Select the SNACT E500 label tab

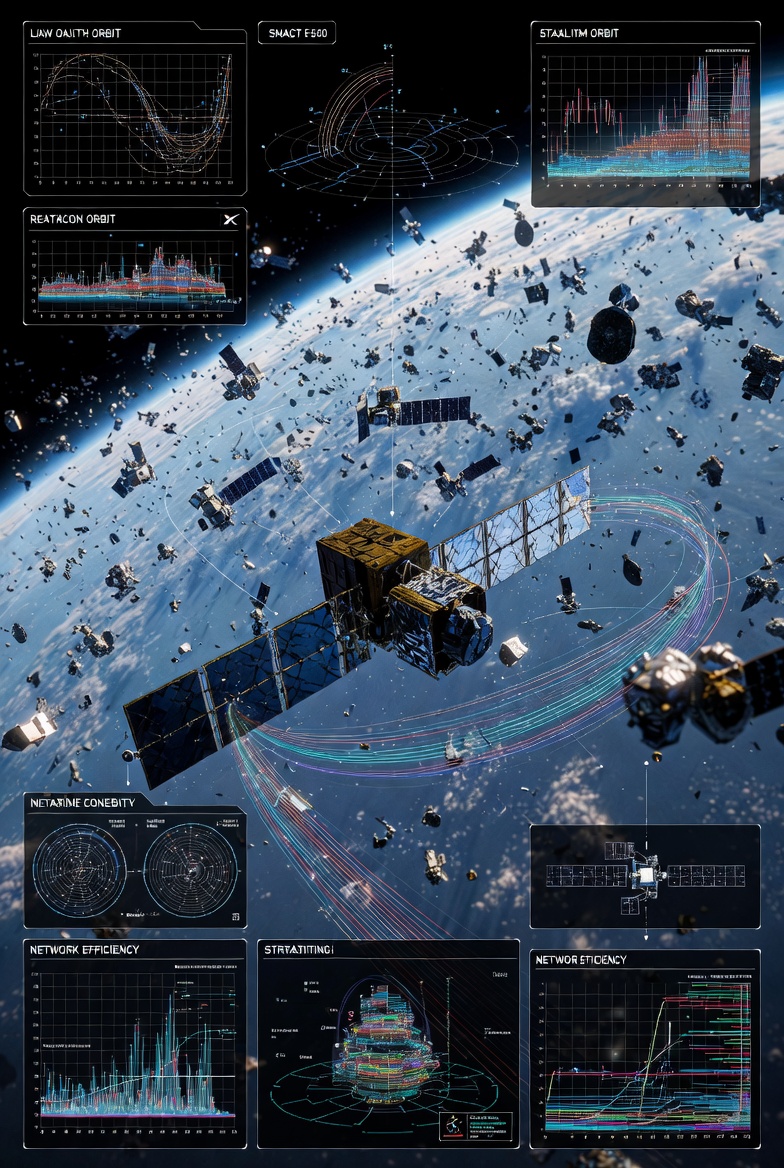(x=296, y=33)
